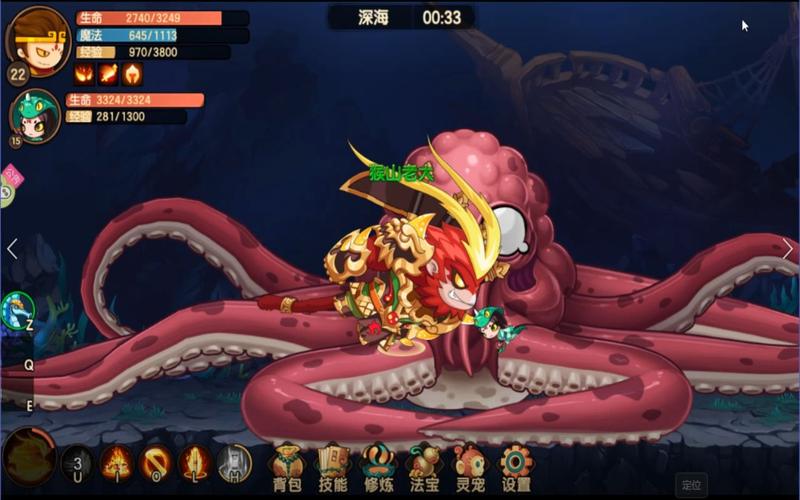
Task: Open the 技能 skills menu
Action: (334, 466)
